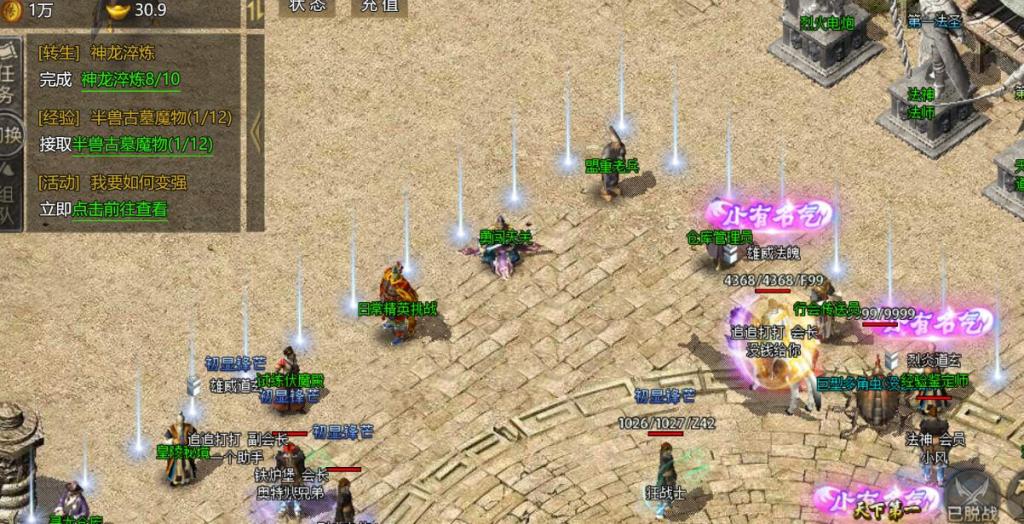Viewport: 1024px width, 524px height.
Task: Click the round 切换 switch button
Action: [9, 133]
